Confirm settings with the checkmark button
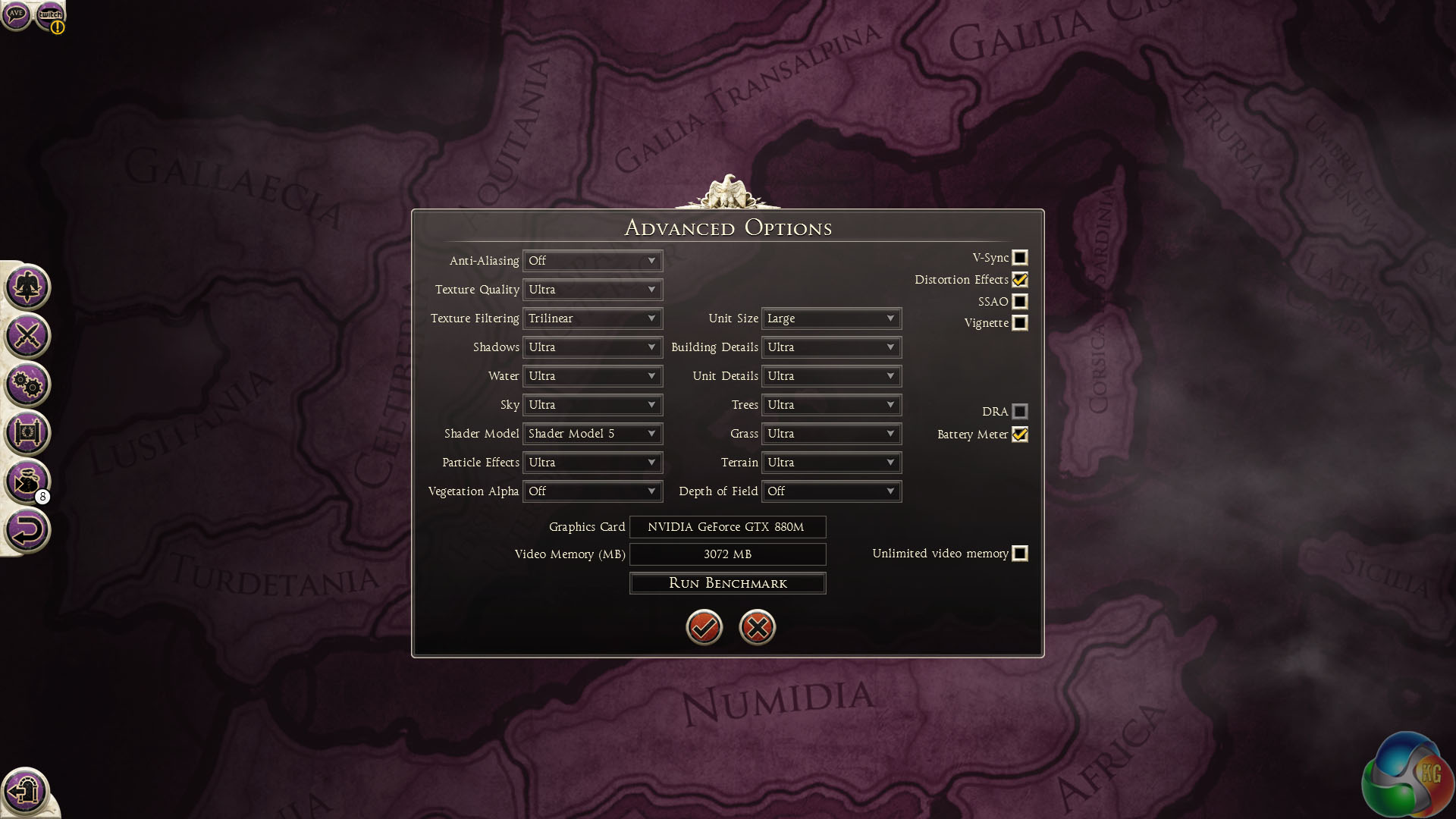1456x819 pixels. (x=704, y=627)
